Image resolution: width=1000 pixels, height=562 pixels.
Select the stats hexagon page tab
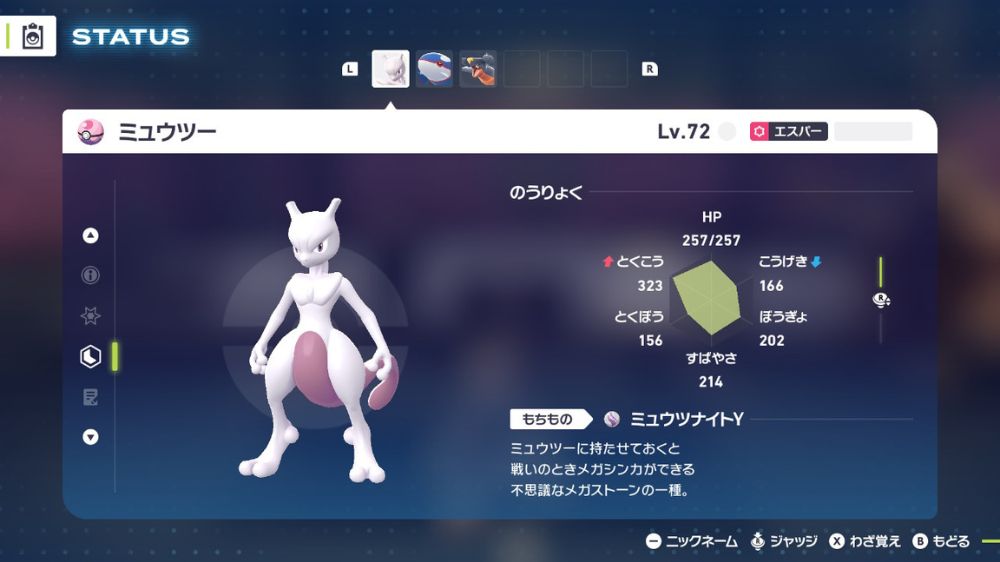click(91, 356)
